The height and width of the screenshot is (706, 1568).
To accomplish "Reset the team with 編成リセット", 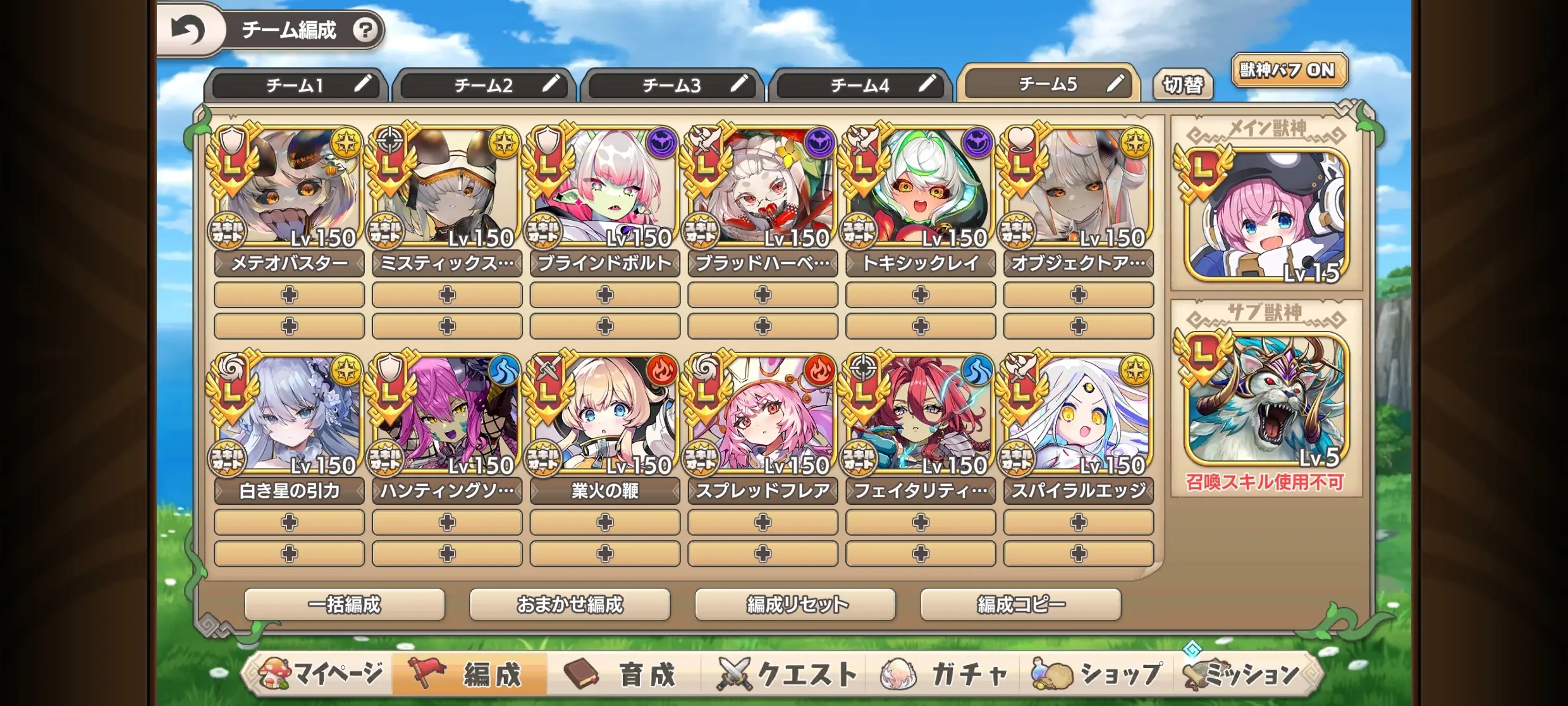I will point(795,605).
